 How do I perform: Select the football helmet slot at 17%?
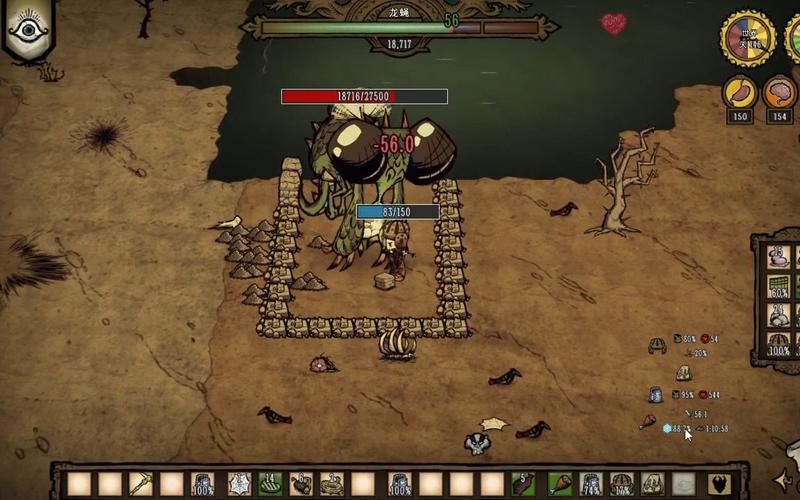(622, 484)
